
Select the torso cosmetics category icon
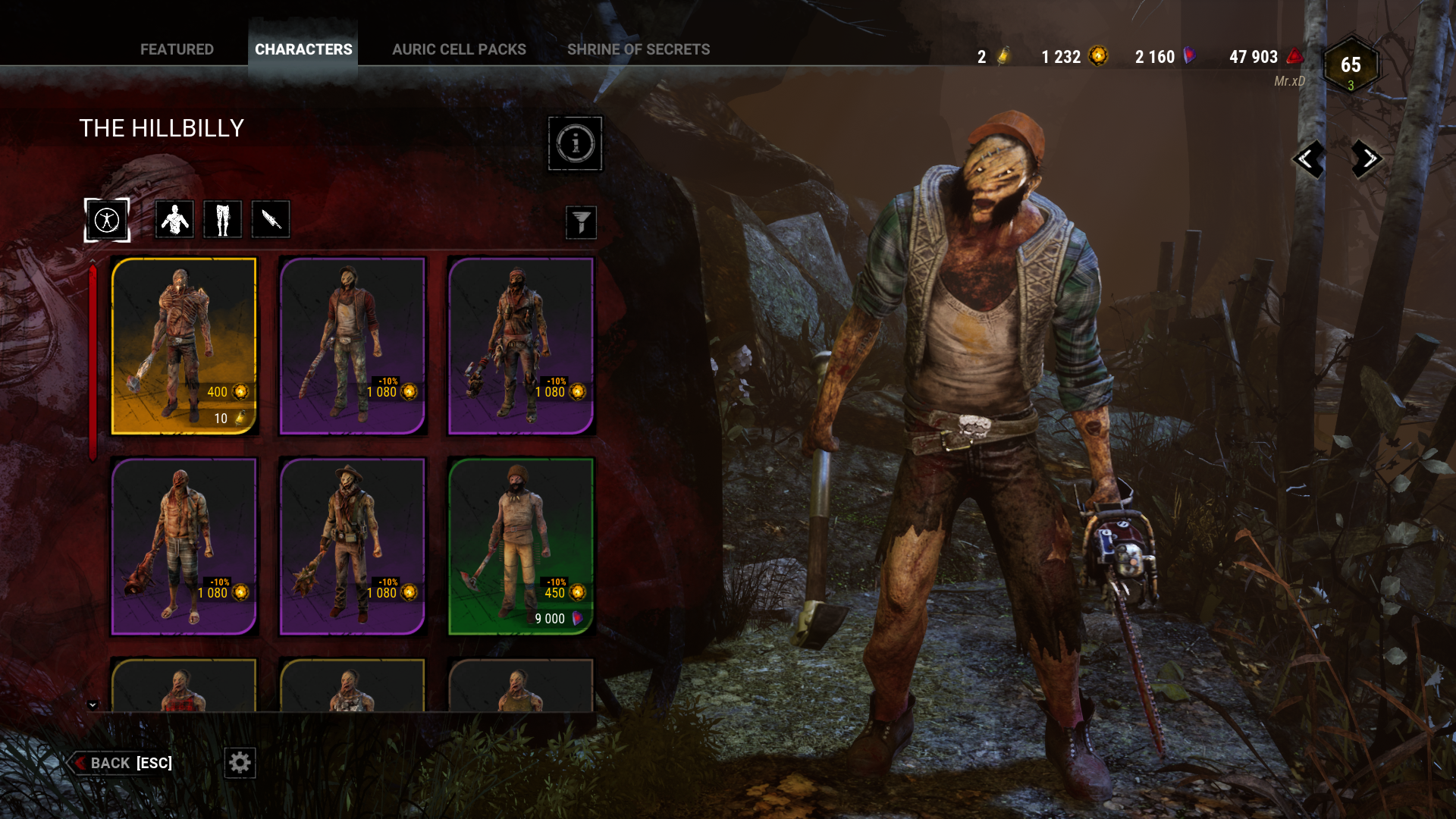coord(174,219)
